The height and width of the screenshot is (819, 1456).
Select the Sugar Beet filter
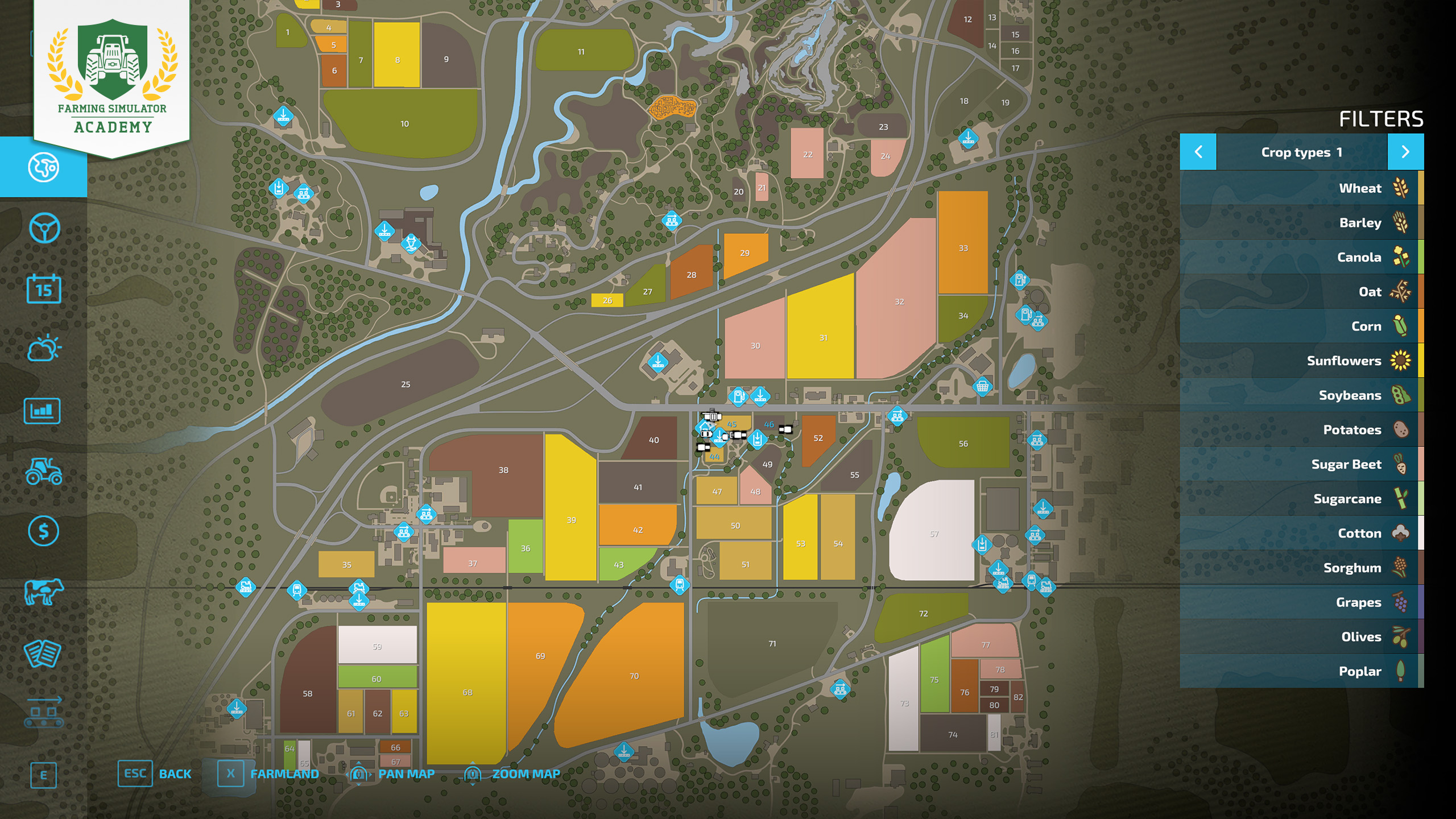1301,464
